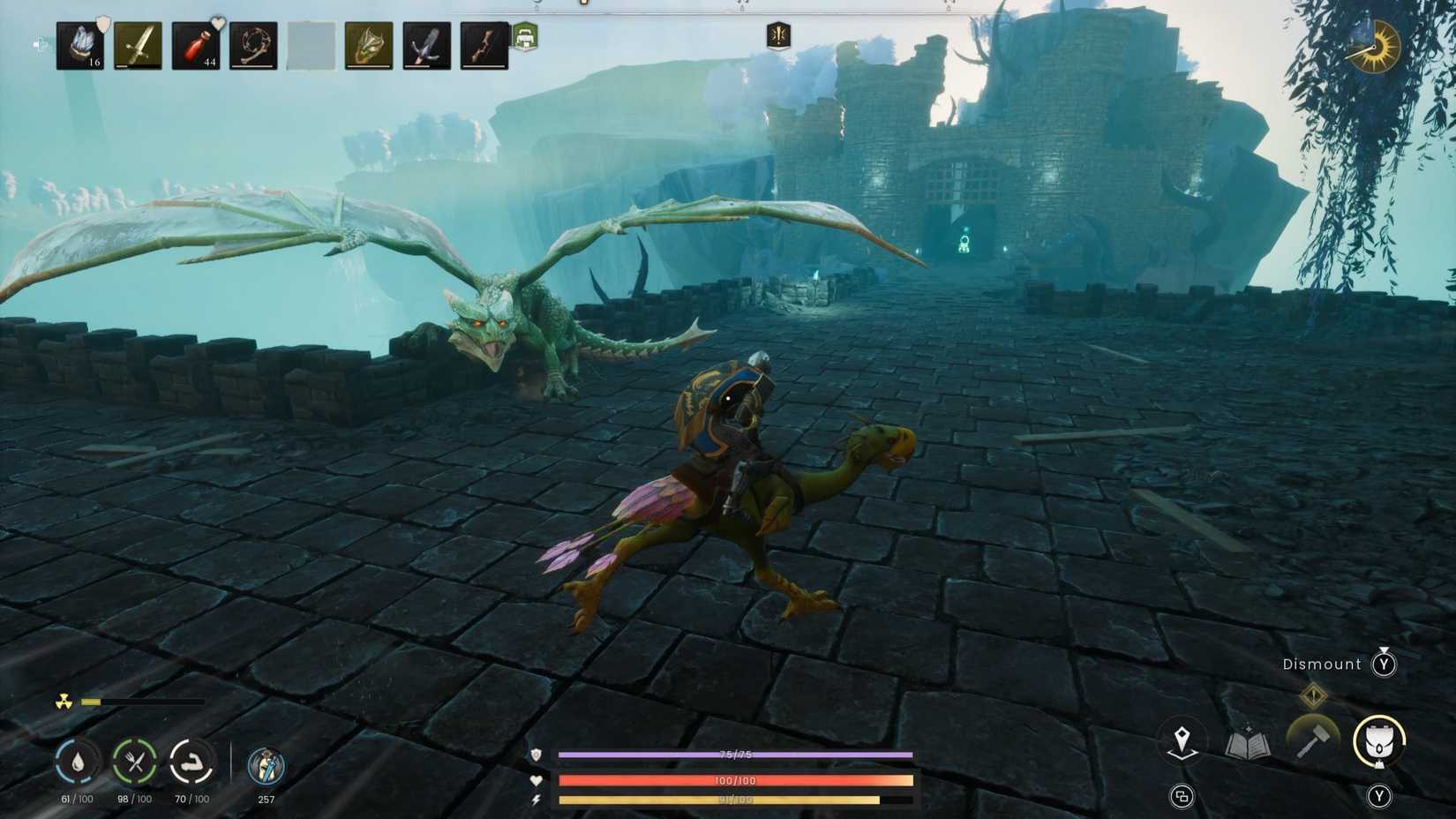Click the flexed-arm stamina gauge

[x=193, y=762]
